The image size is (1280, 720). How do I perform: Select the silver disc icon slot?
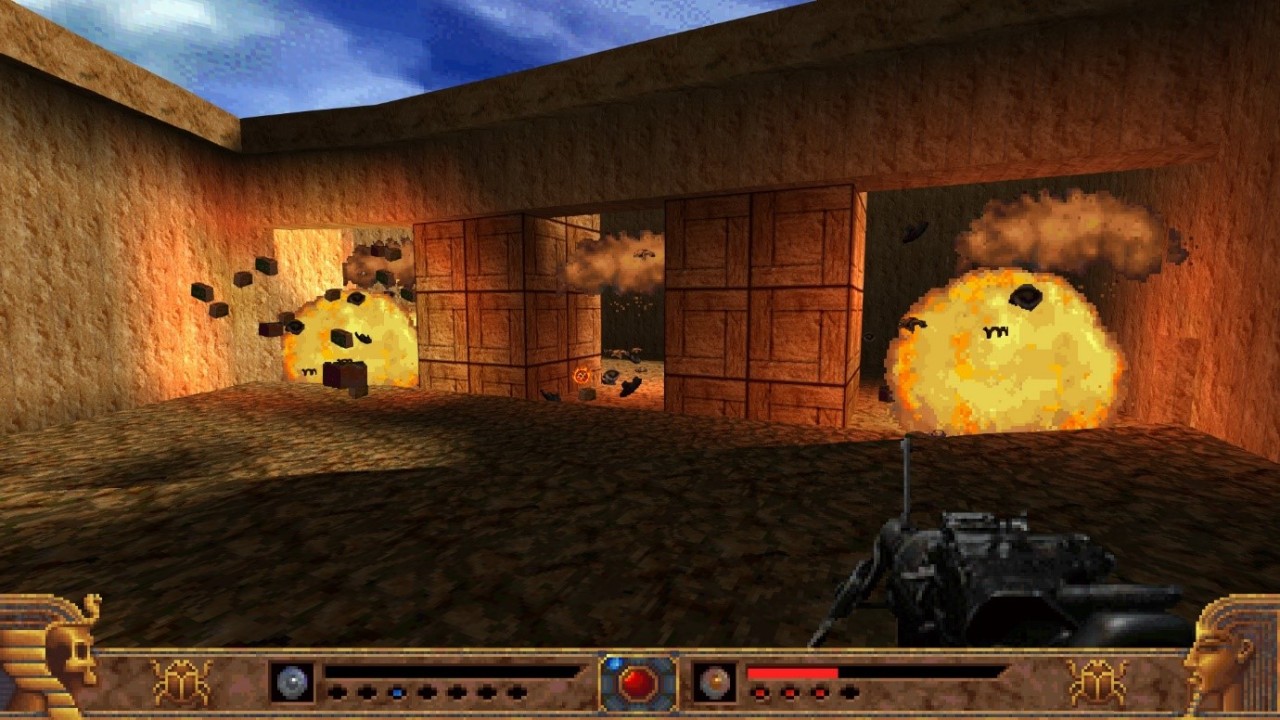(292, 682)
